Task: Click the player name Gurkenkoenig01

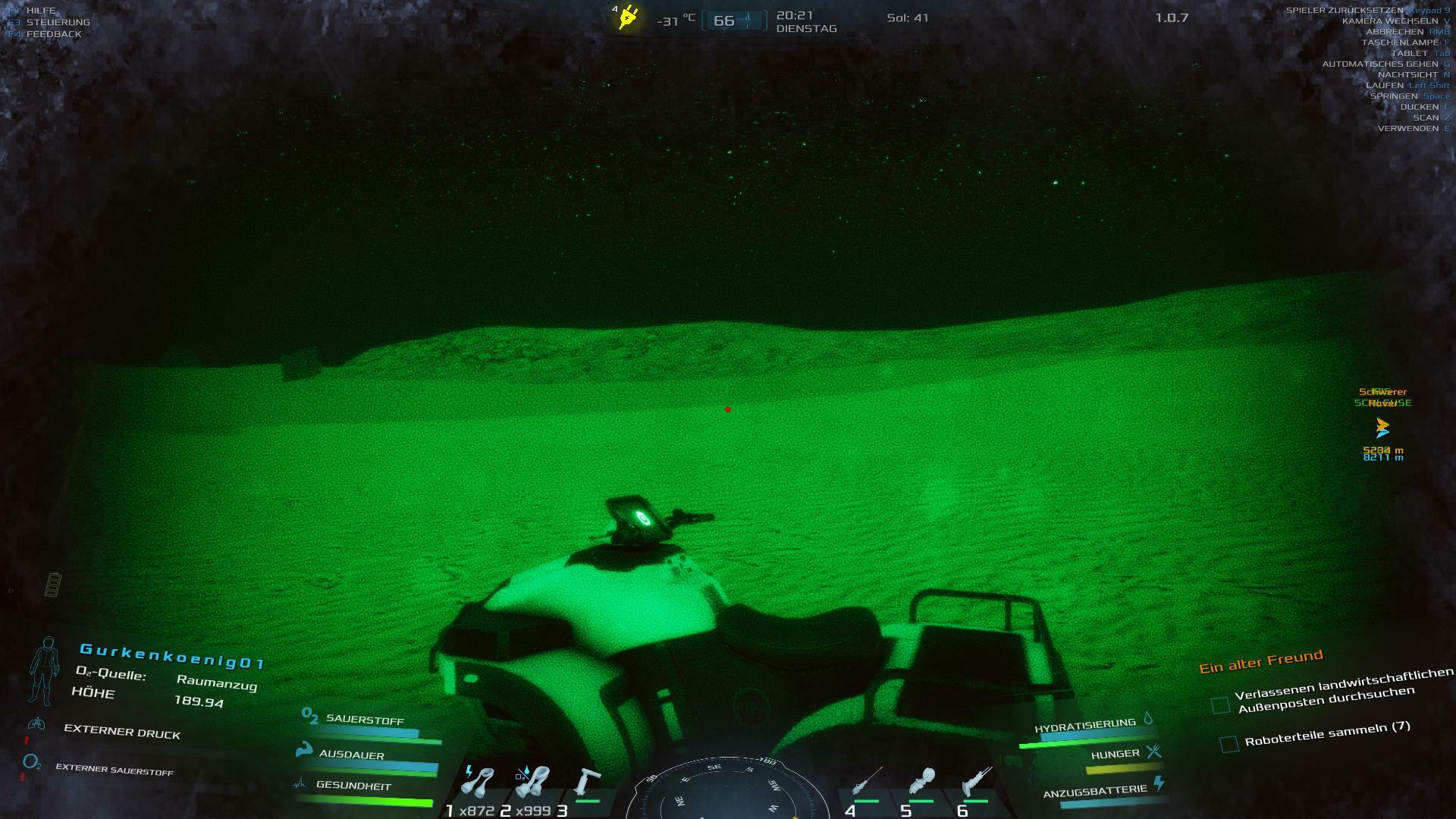Action: [x=172, y=656]
